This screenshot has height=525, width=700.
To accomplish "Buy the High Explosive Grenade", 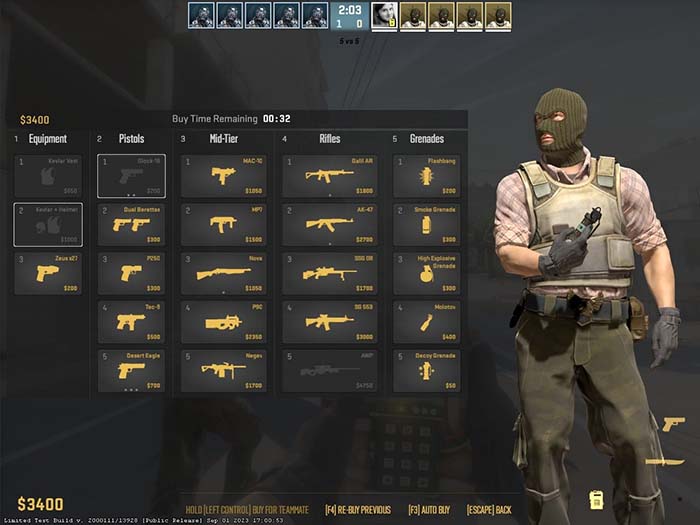I will click(x=426, y=273).
